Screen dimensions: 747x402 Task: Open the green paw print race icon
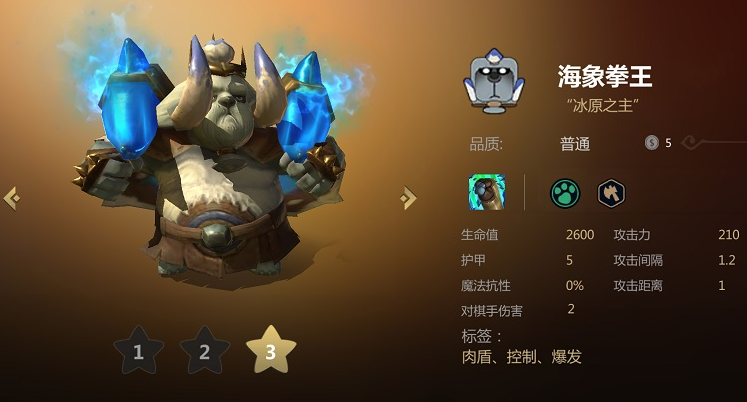[x=565, y=192]
